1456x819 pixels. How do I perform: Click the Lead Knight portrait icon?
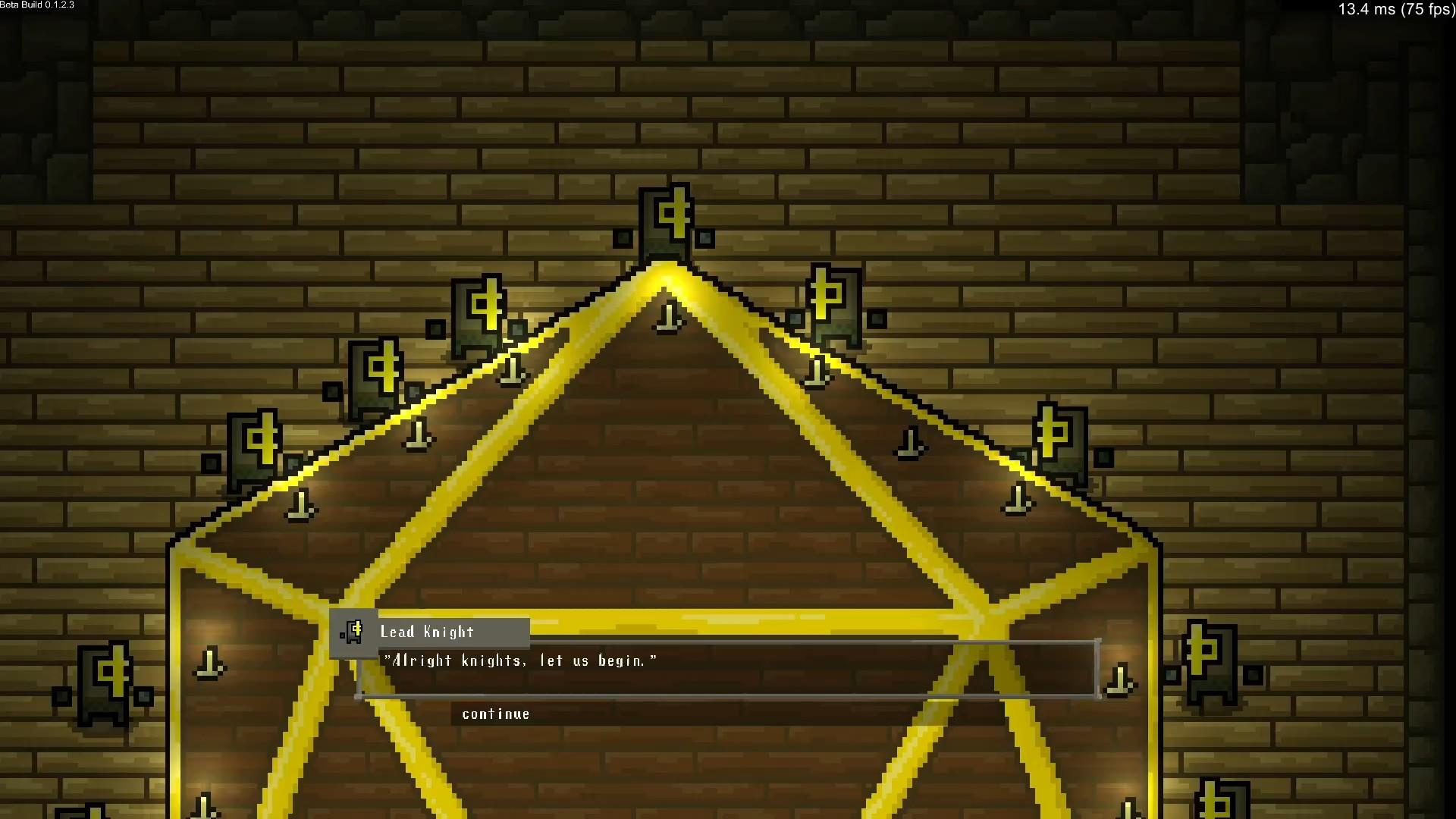coord(354,630)
